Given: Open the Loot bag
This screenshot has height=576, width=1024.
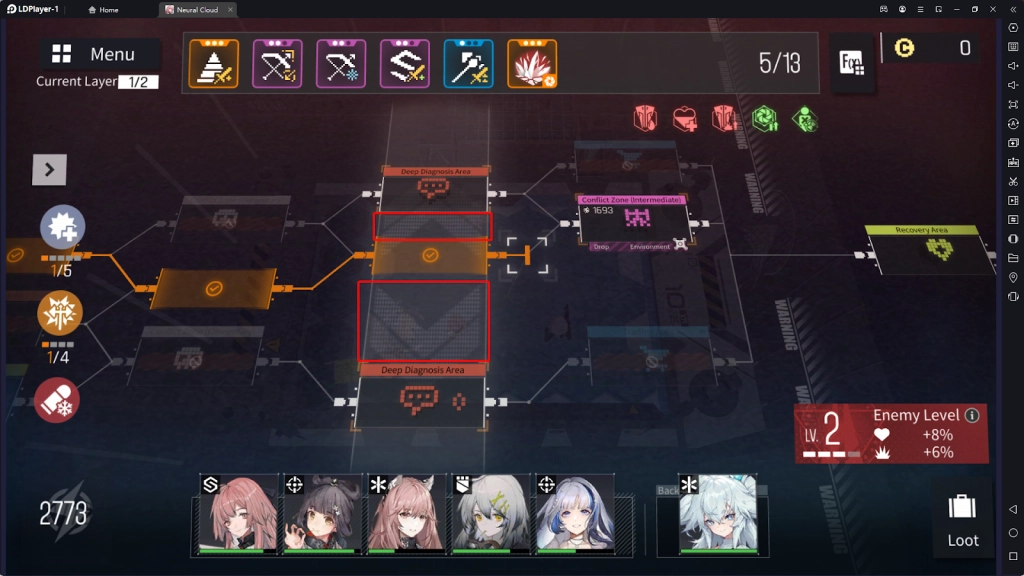Looking at the screenshot, I should [962, 518].
